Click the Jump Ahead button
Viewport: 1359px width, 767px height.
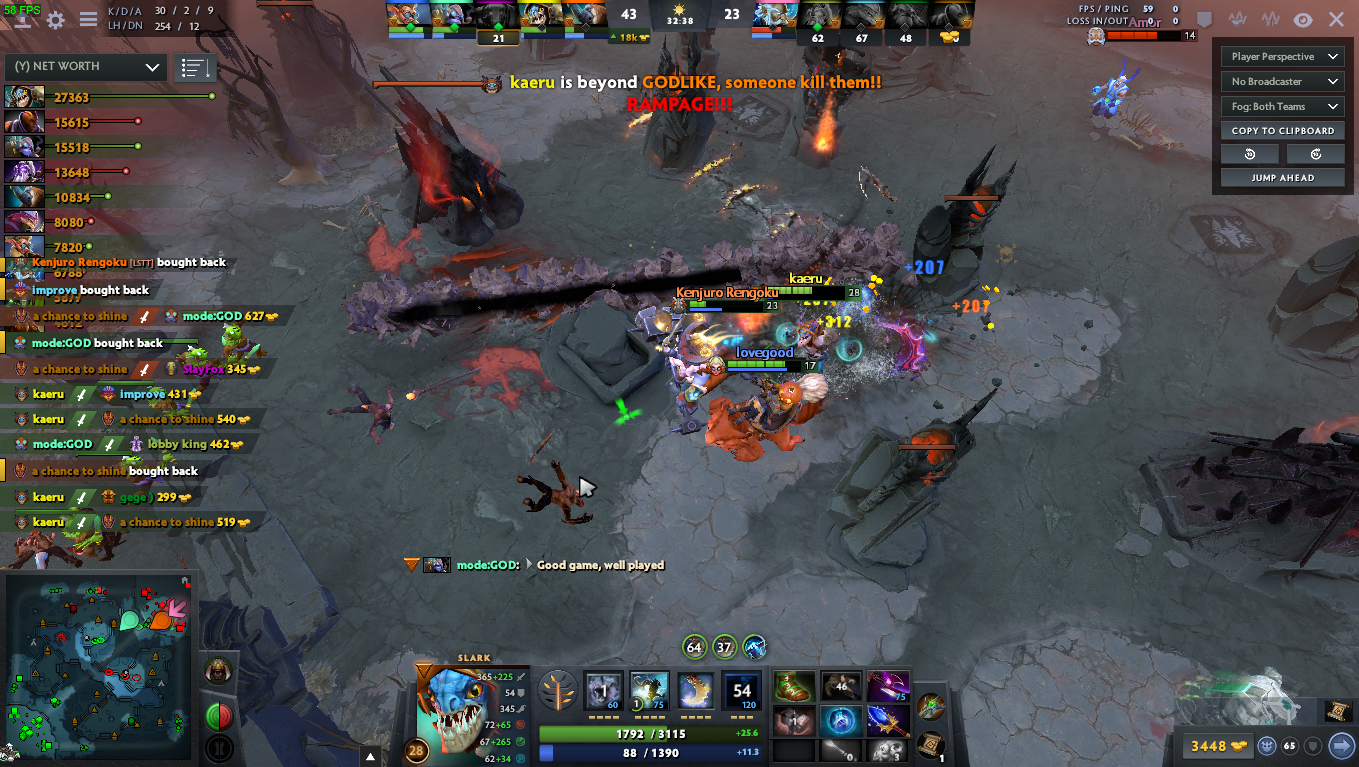coord(1283,178)
